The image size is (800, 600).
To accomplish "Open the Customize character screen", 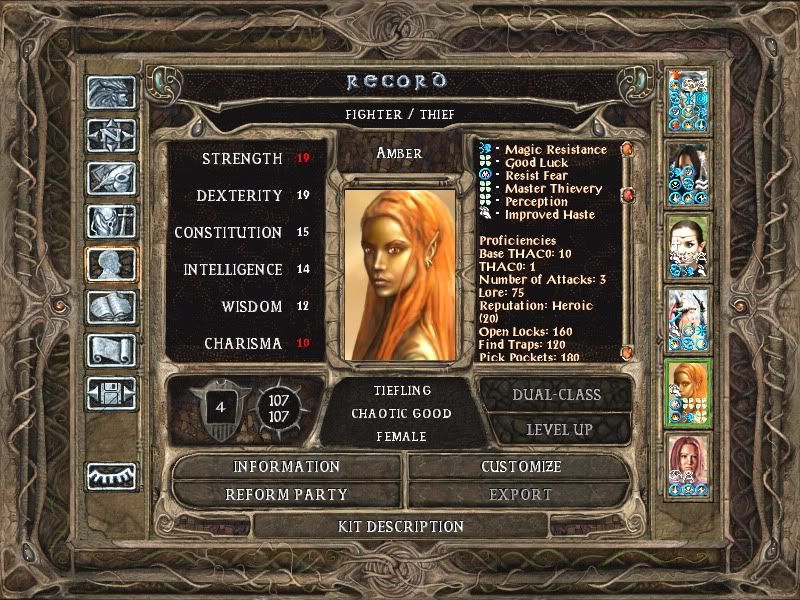I will click(521, 467).
